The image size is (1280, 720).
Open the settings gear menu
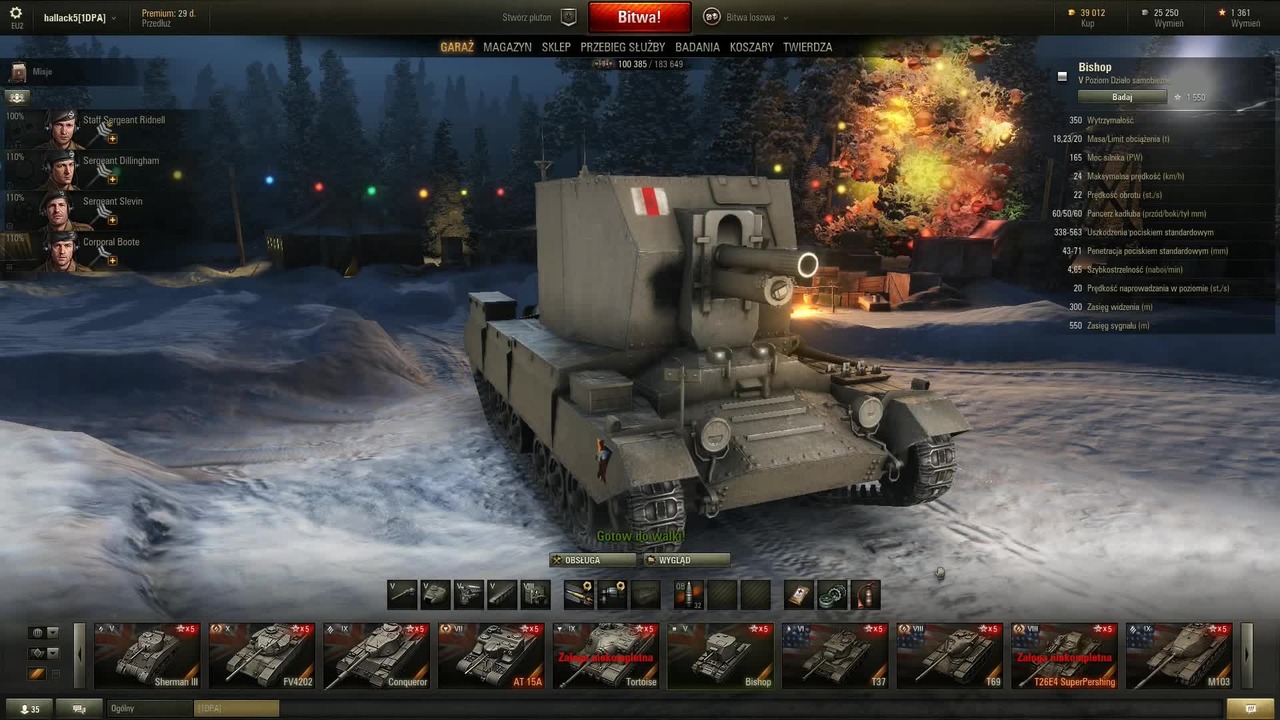(x=16, y=13)
